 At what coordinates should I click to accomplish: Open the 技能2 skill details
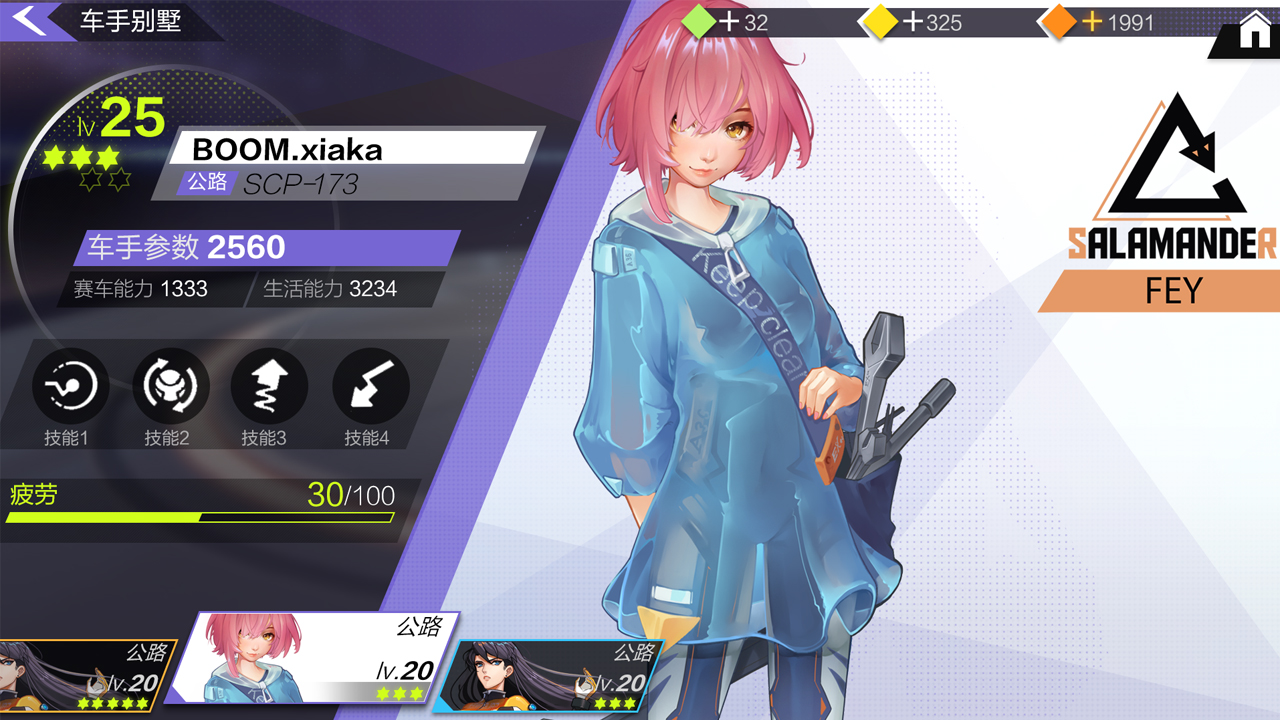tap(168, 383)
